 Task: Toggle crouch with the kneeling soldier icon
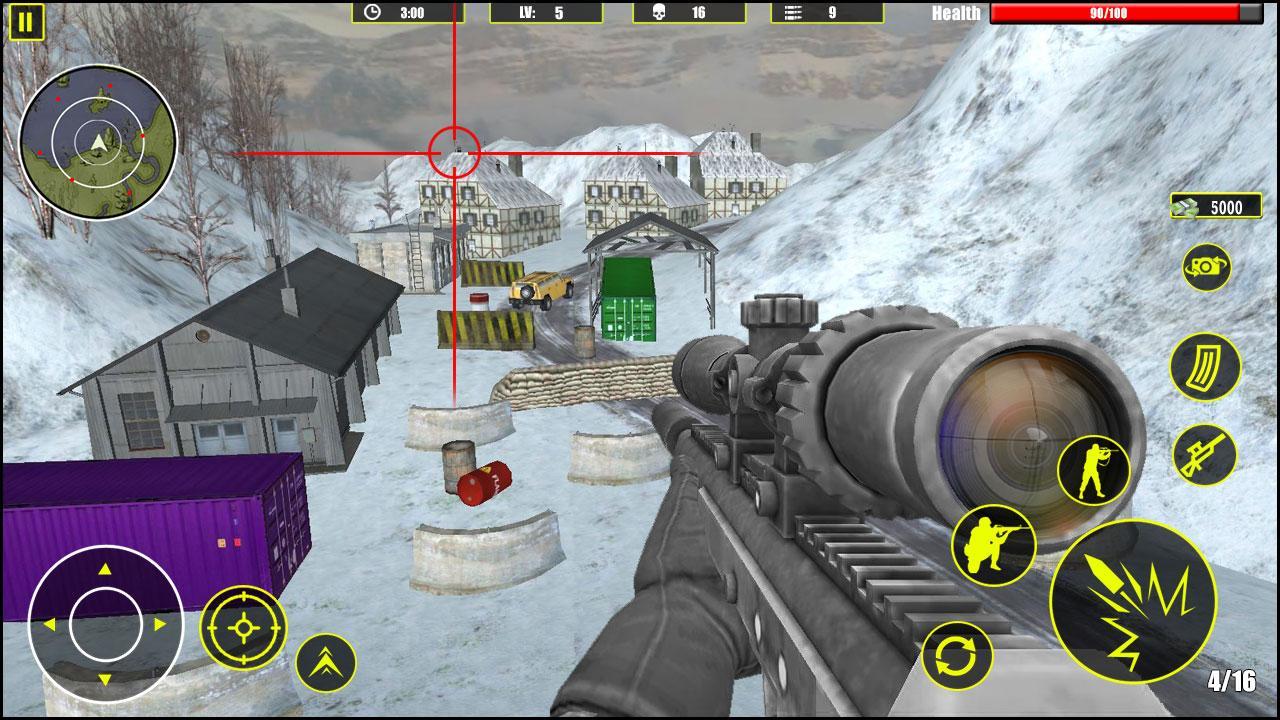coord(993,545)
